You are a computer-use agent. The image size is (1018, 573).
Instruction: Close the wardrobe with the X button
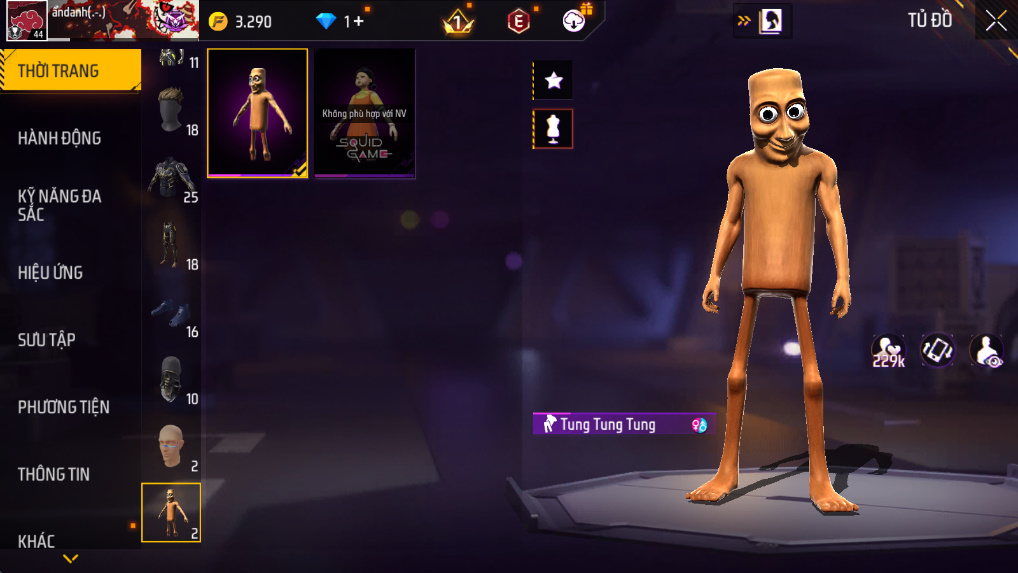[x=995, y=21]
